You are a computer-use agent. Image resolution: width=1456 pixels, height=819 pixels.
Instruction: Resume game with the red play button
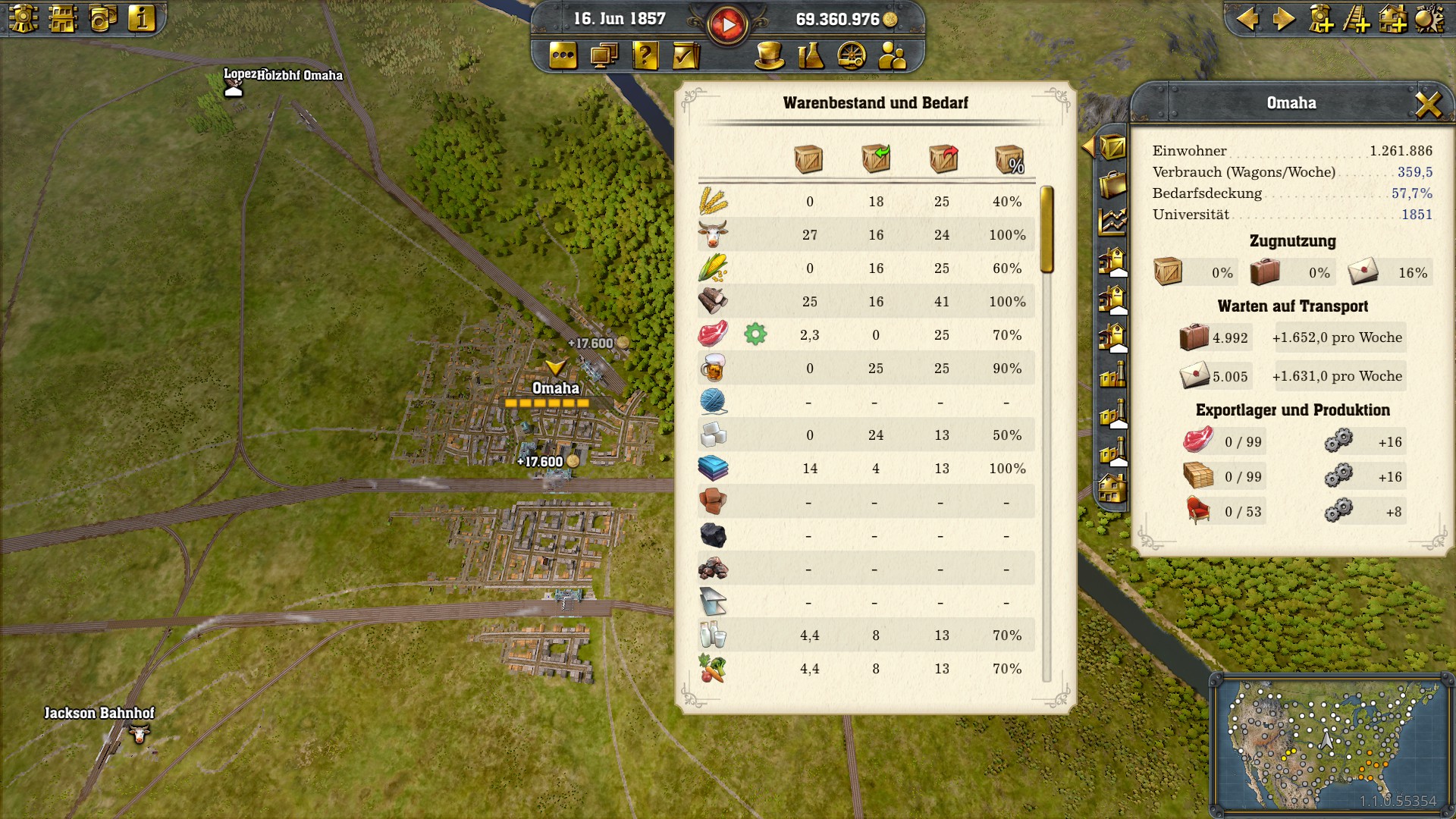[728, 24]
